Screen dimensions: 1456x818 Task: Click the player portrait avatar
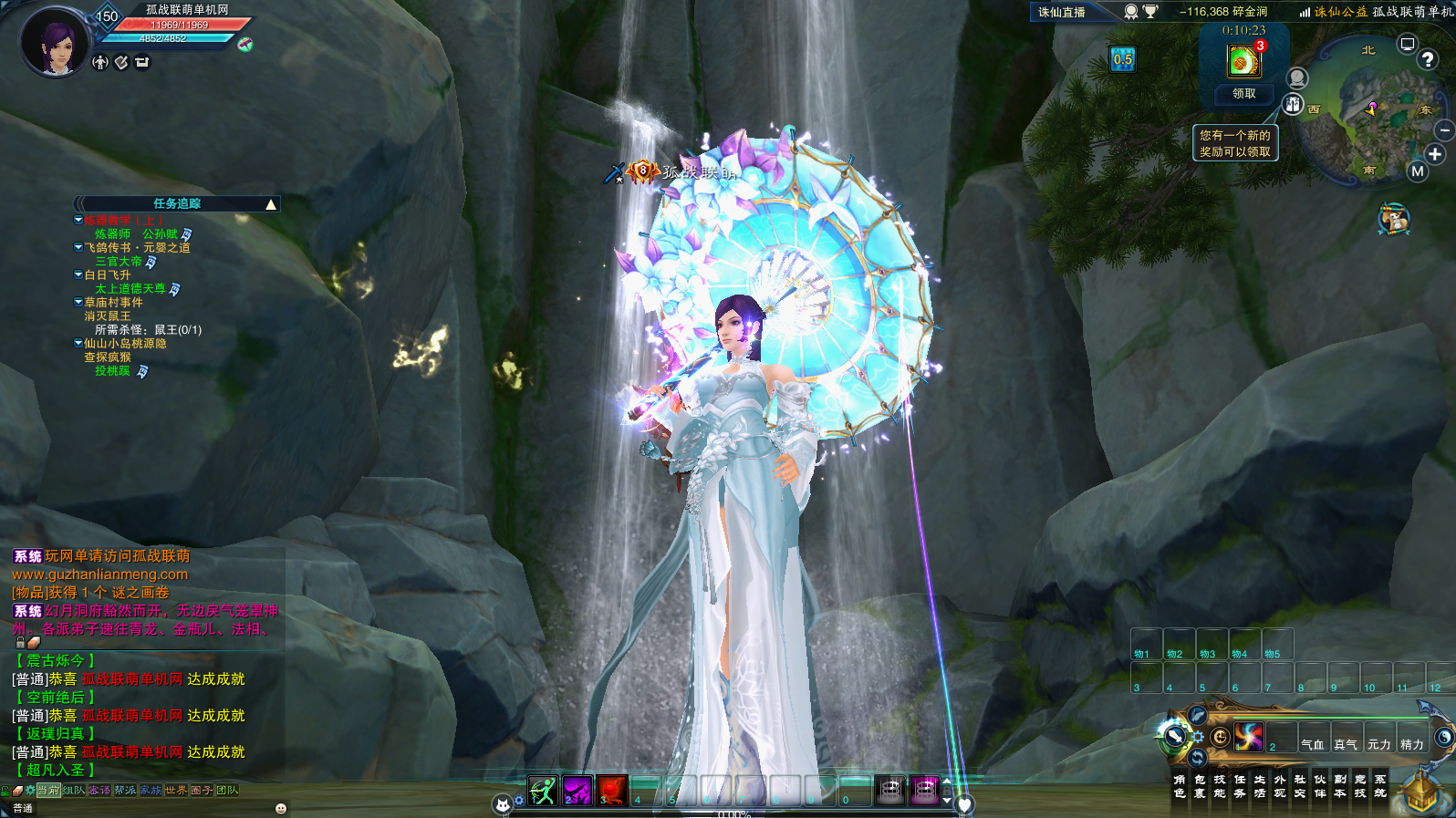point(57,42)
